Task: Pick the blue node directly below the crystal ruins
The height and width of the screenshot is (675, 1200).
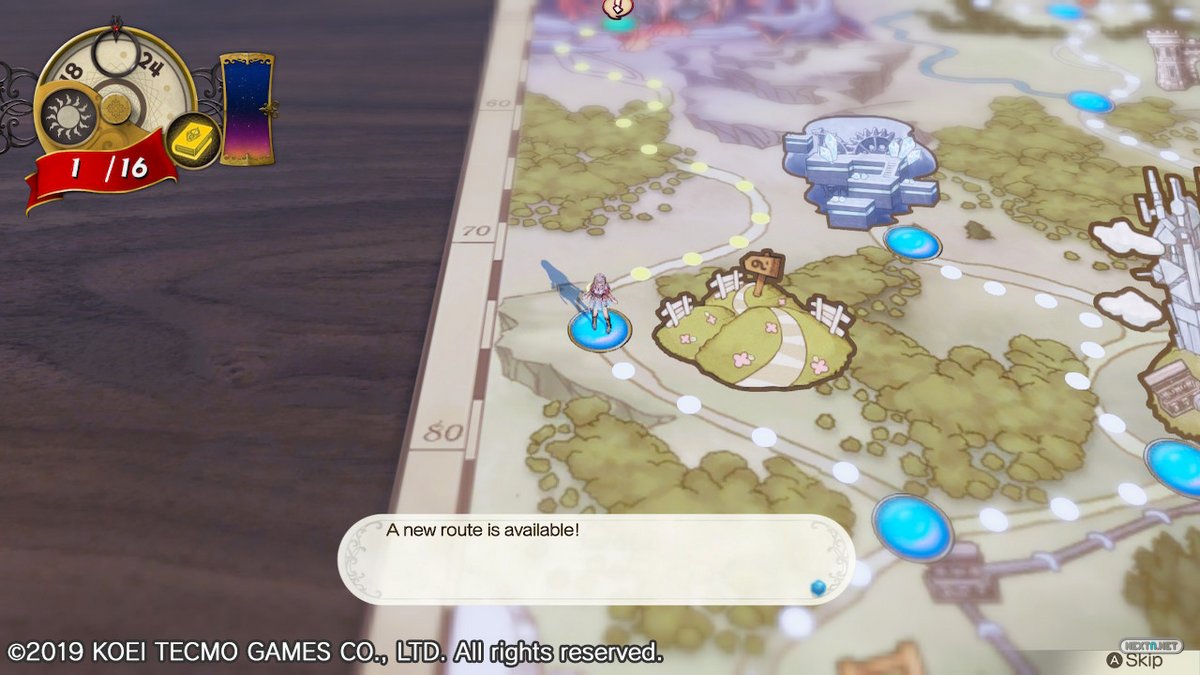Action: (912, 242)
